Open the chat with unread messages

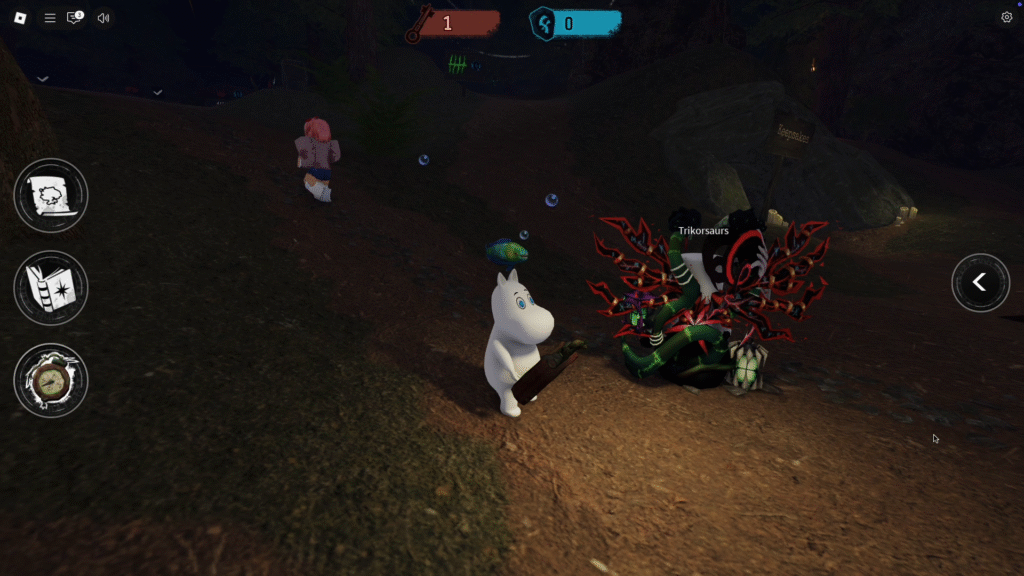pos(75,18)
